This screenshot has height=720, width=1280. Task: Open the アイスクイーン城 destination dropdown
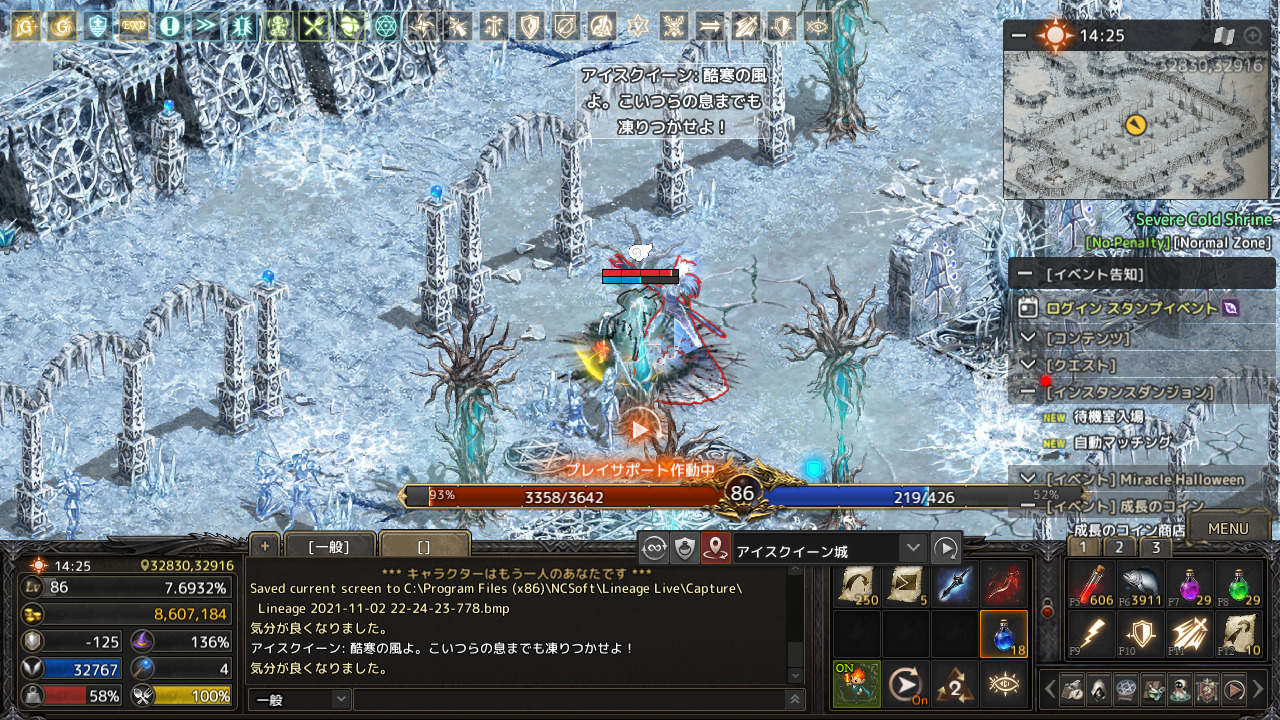[x=912, y=548]
